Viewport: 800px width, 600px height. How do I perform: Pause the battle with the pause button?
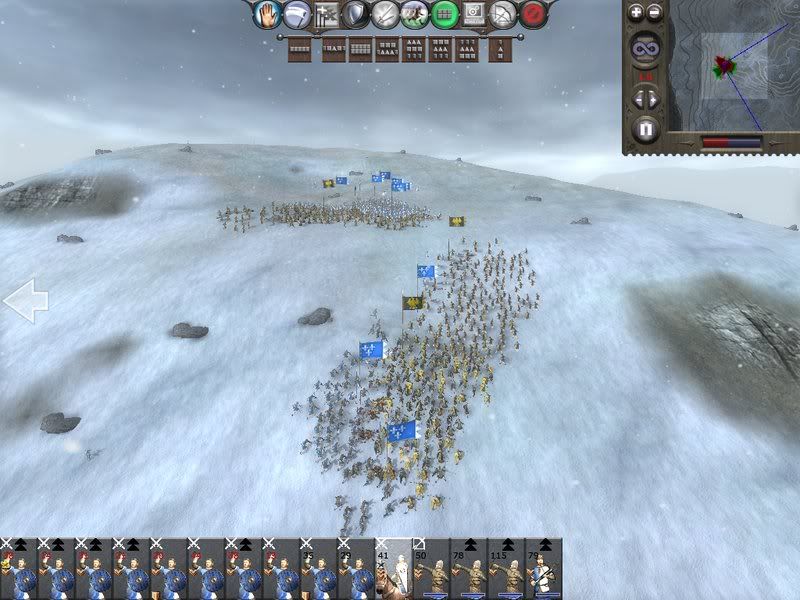pos(645,129)
